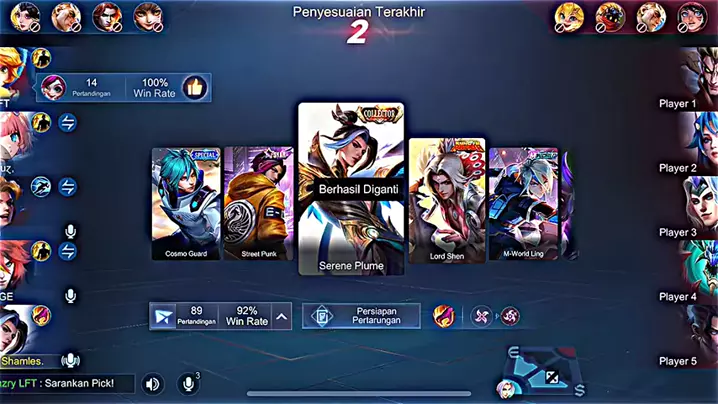
Task: Toggle the microphone voice chat button
Action: coord(187,383)
